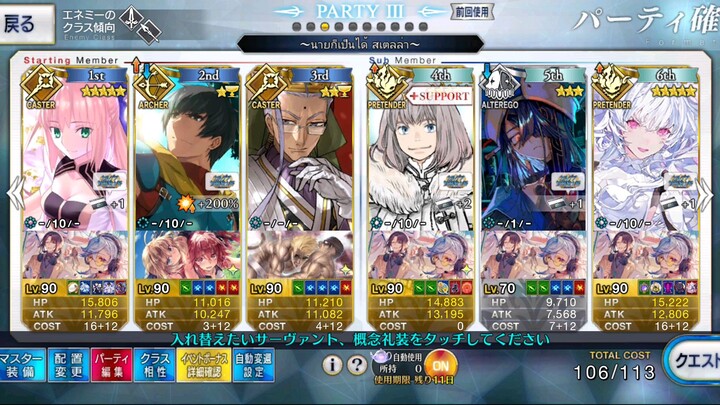Viewport: 720px width, 405px height.
Task: Open パーティ編集 party edit
Action: (x=113, y=366)
